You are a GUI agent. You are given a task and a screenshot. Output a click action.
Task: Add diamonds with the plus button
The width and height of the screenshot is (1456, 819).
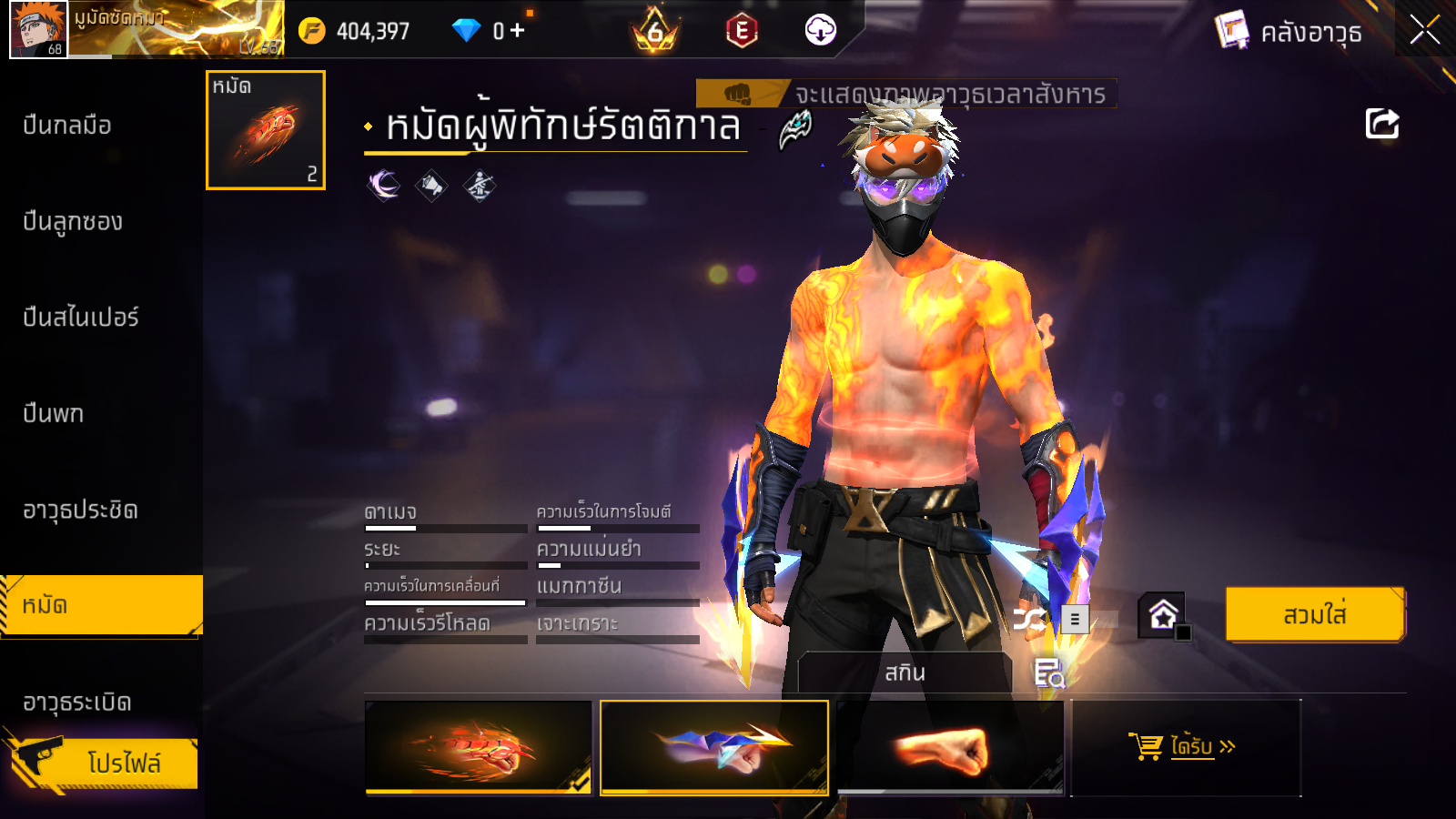pos(518,31)
